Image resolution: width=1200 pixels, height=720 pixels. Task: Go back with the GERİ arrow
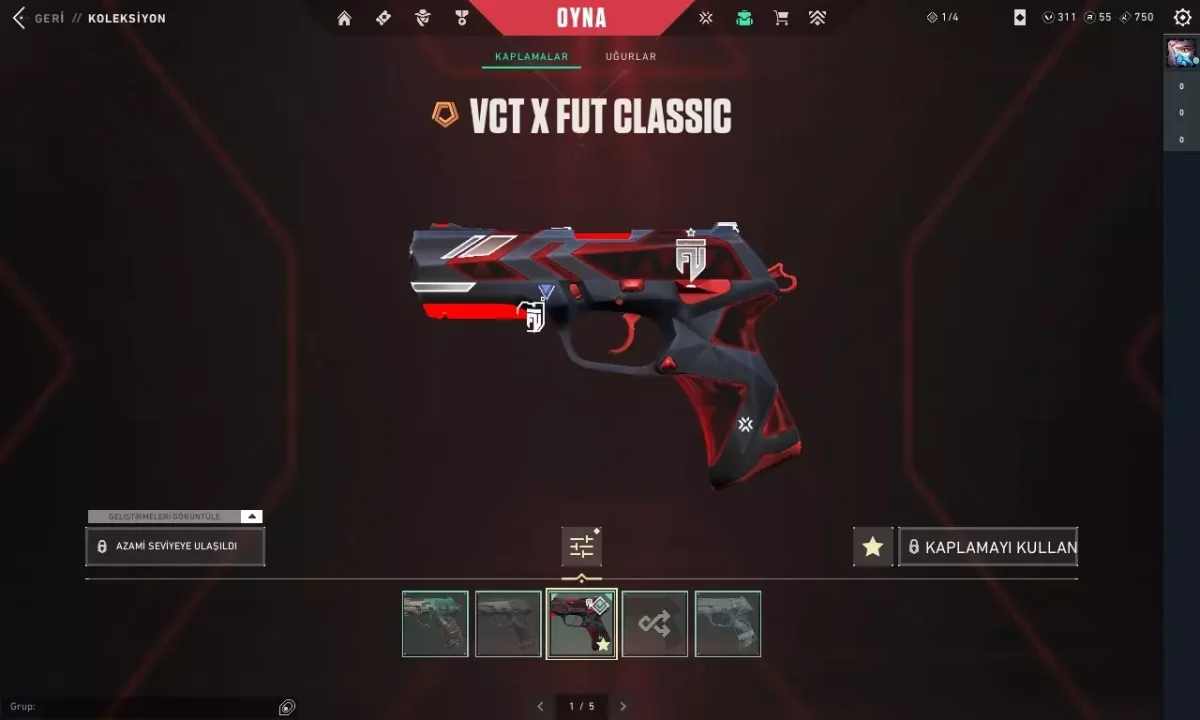19,18
